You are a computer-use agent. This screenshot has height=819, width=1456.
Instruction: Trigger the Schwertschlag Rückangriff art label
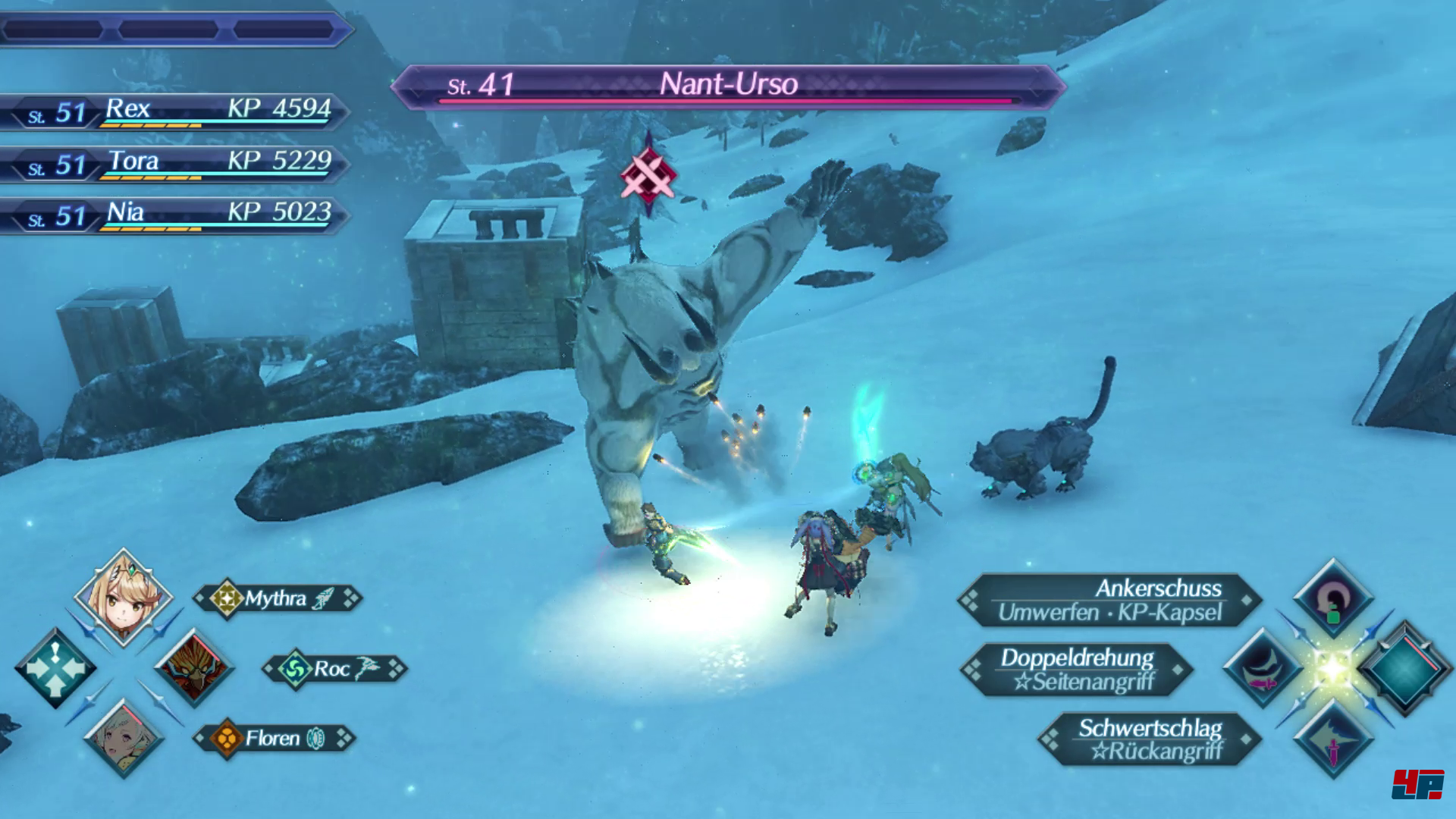[x=1150, y=739]
